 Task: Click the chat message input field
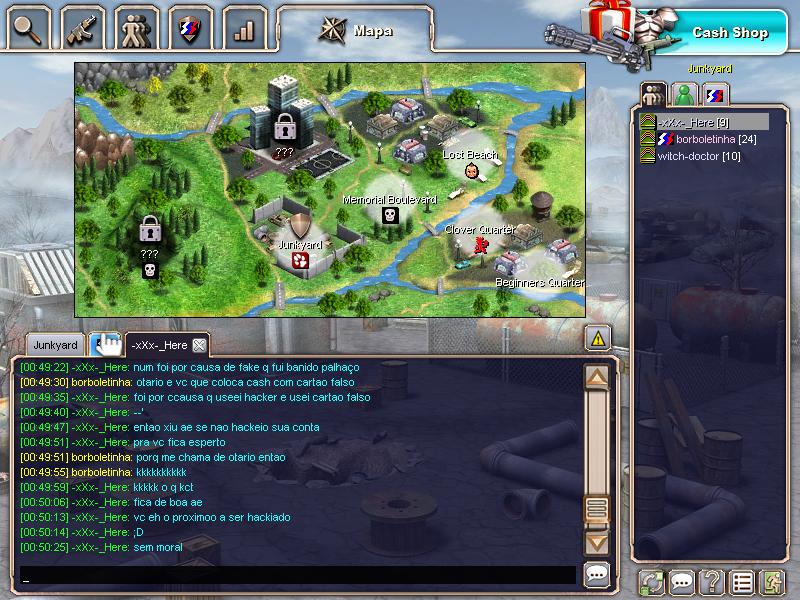click(x=298, y=576)
